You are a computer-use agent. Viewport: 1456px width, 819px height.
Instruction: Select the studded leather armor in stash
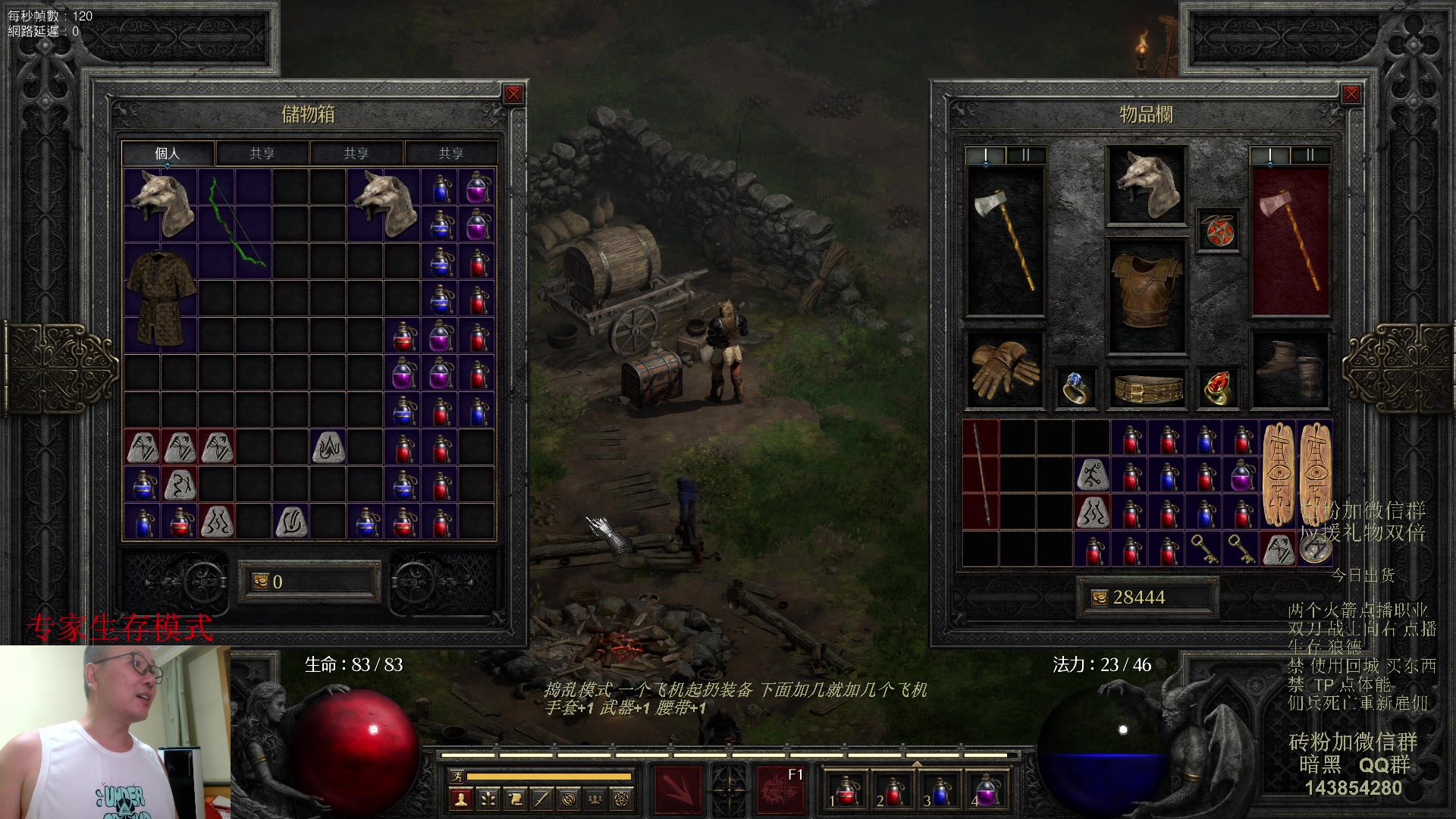(x=161, y=298)
